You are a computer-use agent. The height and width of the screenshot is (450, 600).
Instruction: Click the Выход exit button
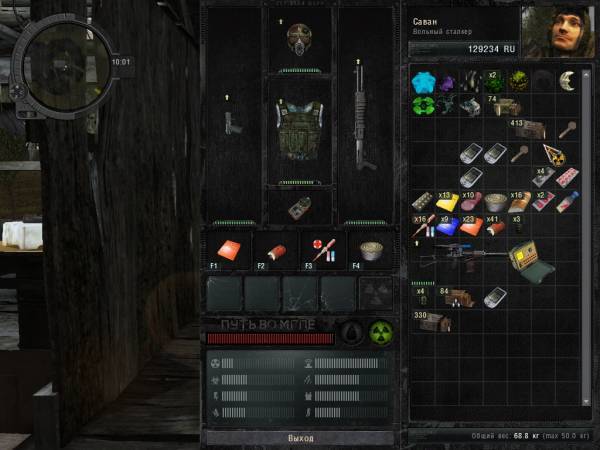pyautogui.click(x=300, y=438)
